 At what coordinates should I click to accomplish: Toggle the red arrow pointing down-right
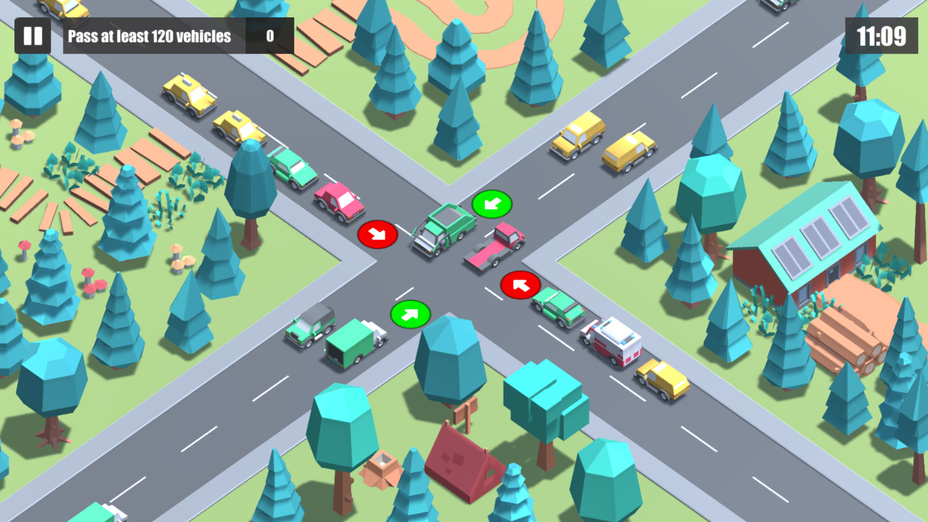[377, 234]
